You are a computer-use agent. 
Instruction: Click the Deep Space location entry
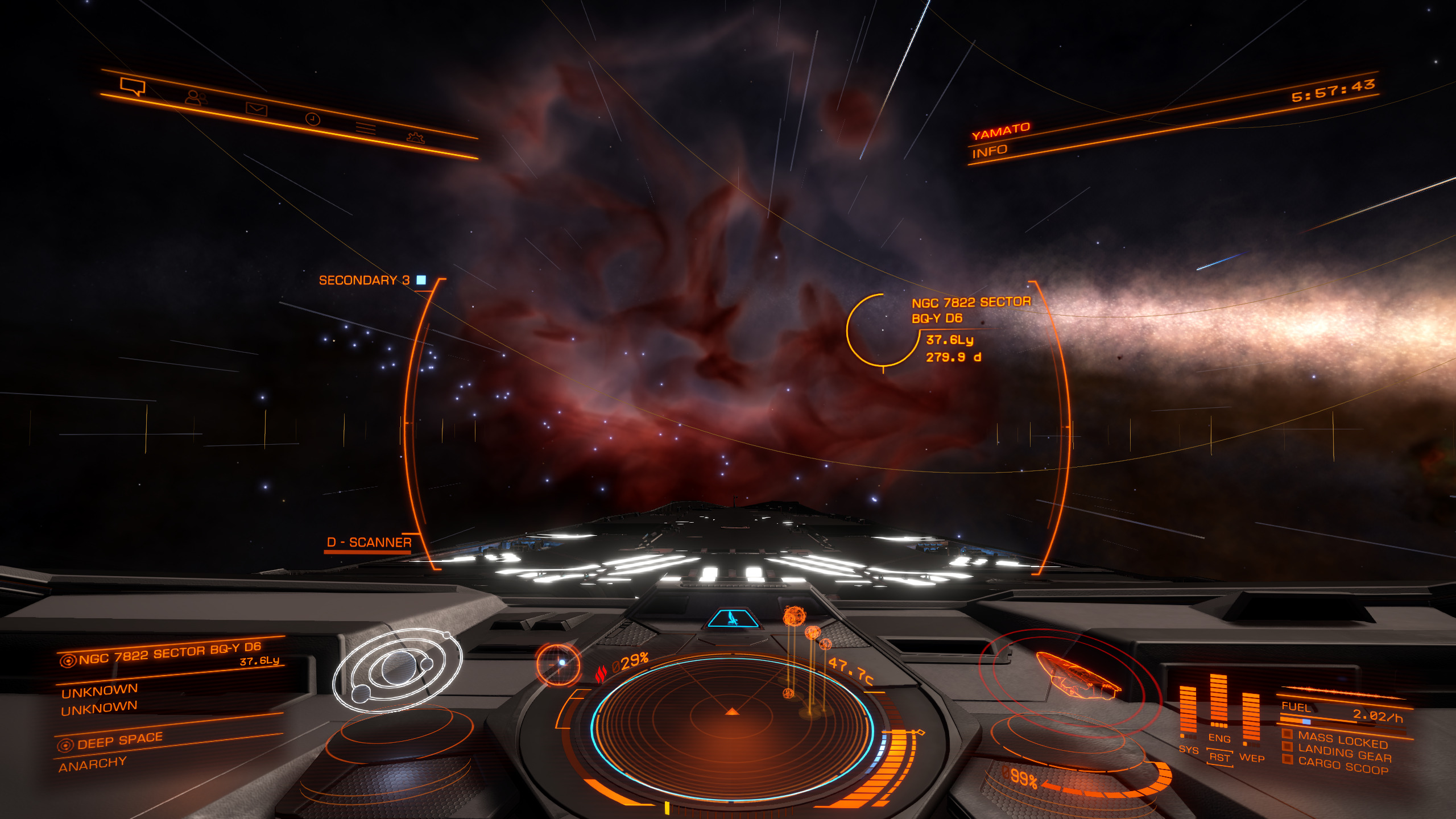click(119, 741)
